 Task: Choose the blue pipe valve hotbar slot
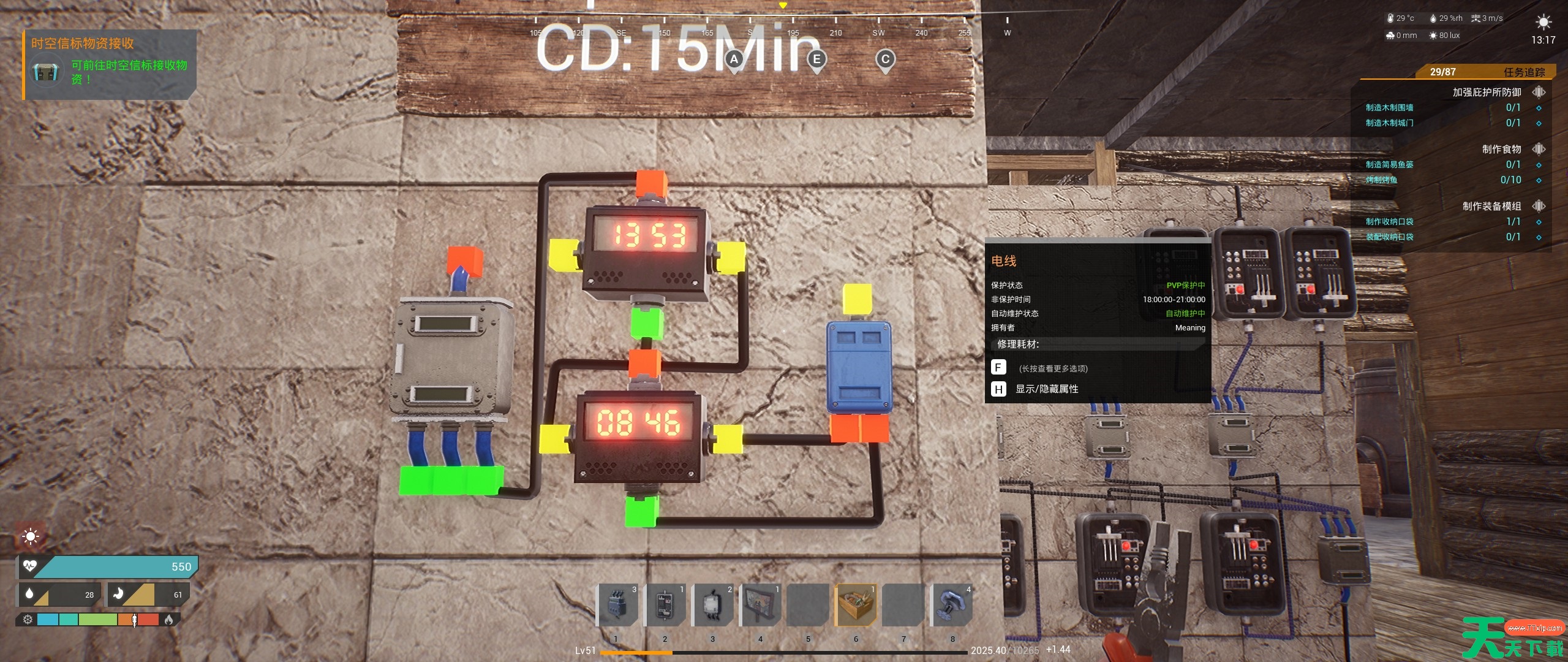(951, 604)
